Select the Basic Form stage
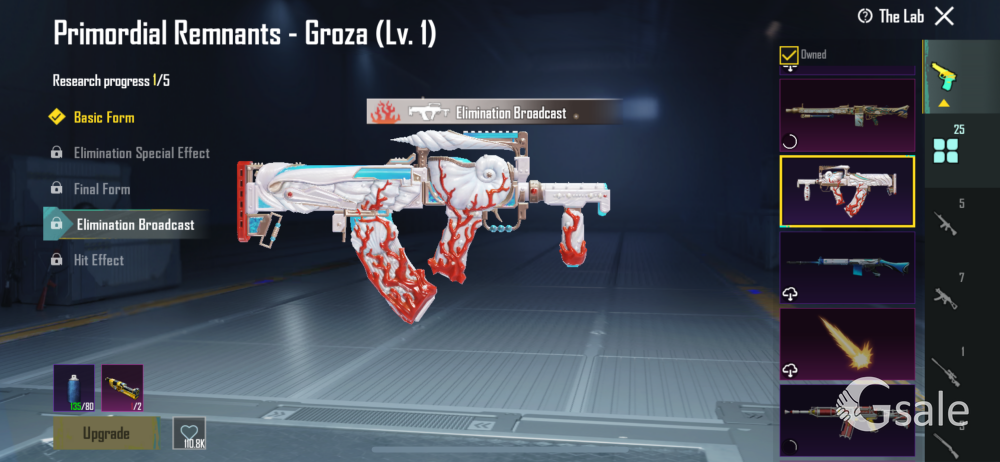1000x462 pixels. tap(103, 117)
